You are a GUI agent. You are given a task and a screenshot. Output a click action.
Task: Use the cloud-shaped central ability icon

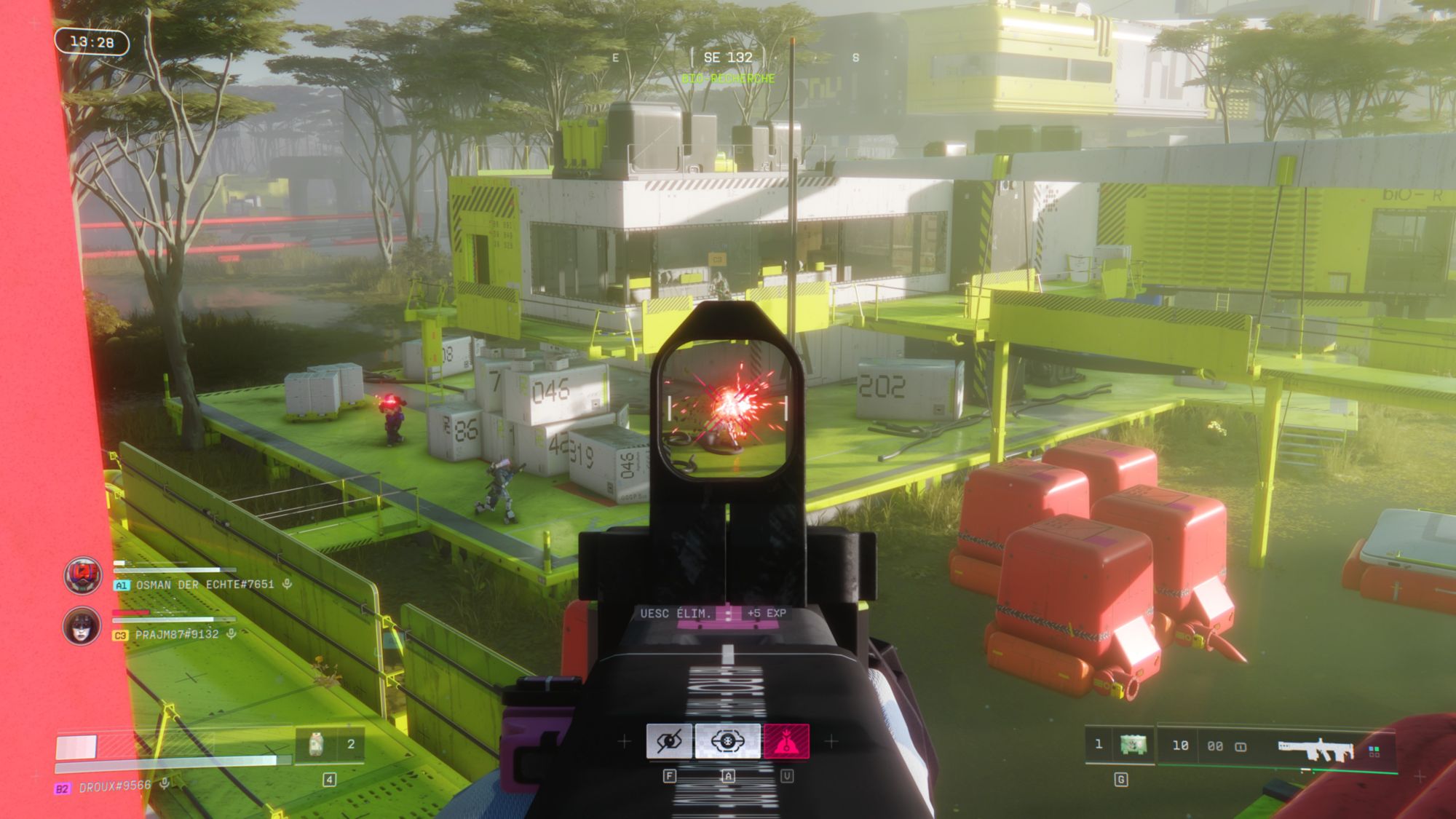[727, 741]
